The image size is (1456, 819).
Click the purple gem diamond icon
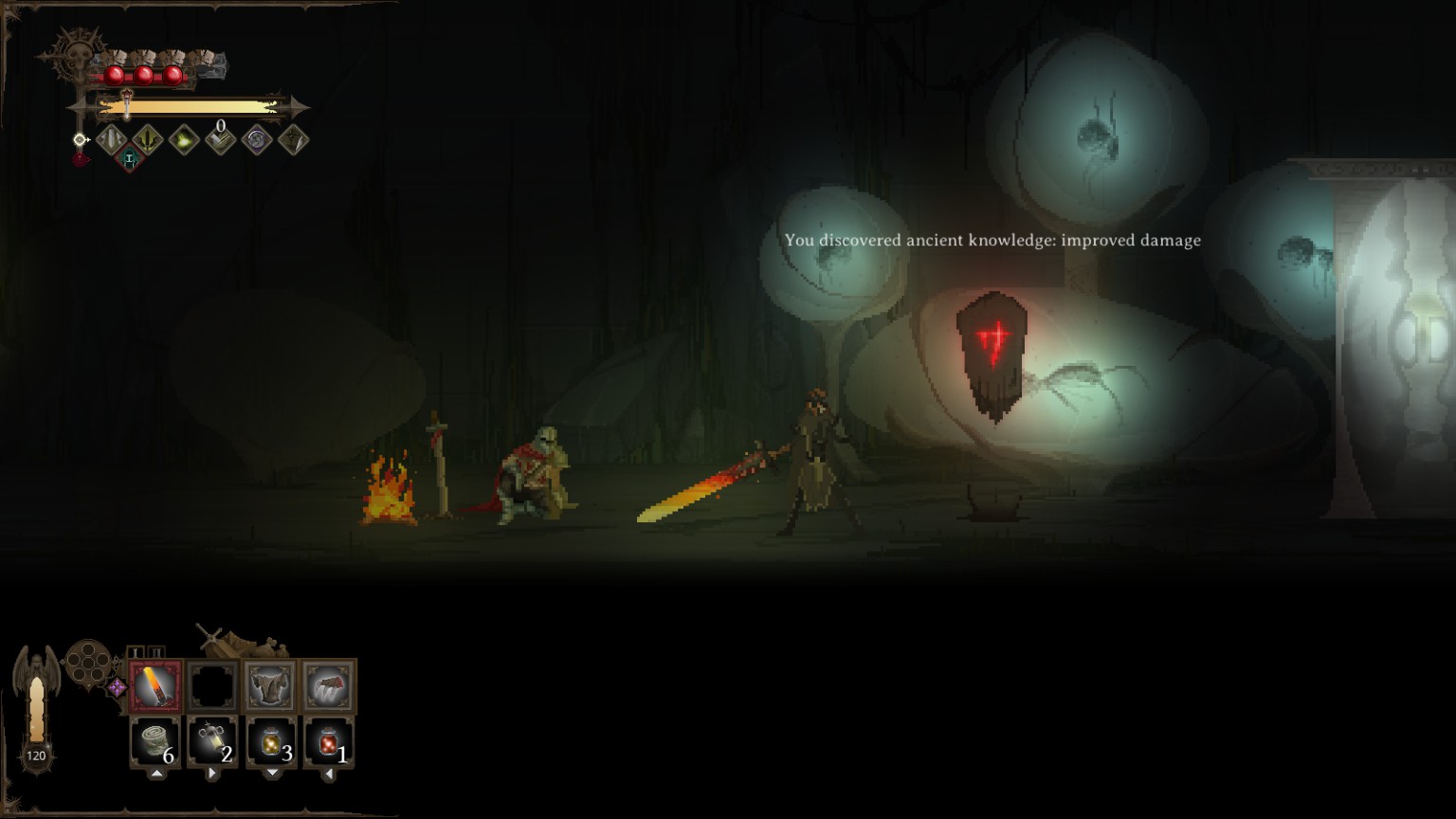(x=117, y=687)
